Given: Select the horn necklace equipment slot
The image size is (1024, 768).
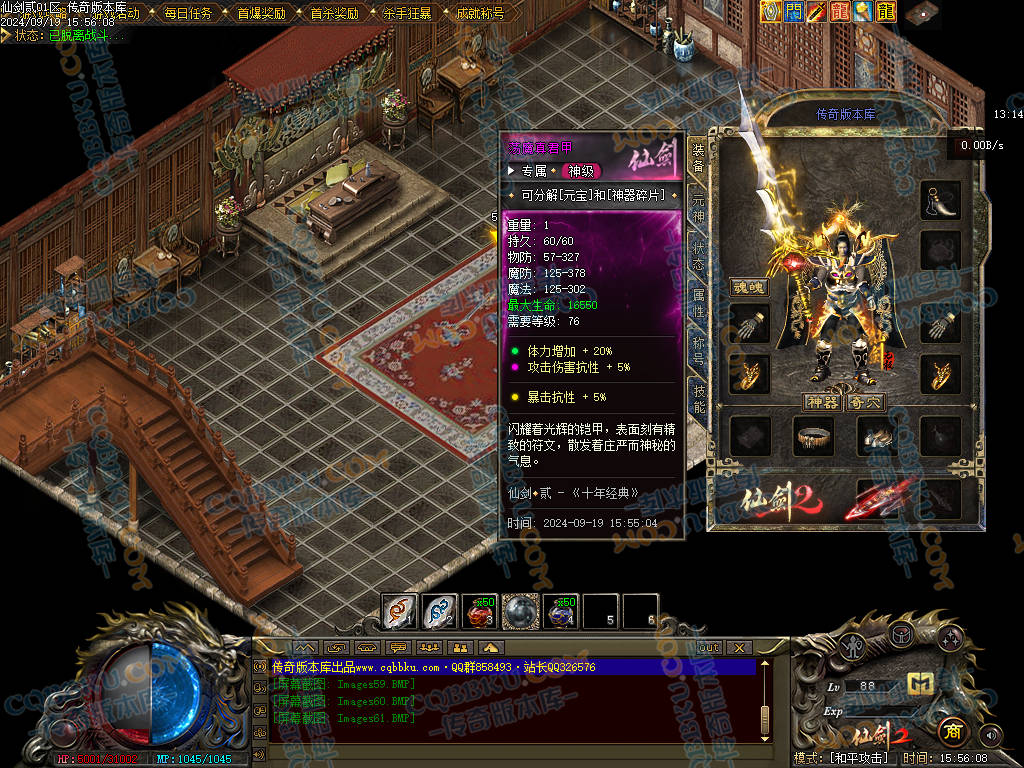Looking at the screenshot, I should tap(940, 200).
